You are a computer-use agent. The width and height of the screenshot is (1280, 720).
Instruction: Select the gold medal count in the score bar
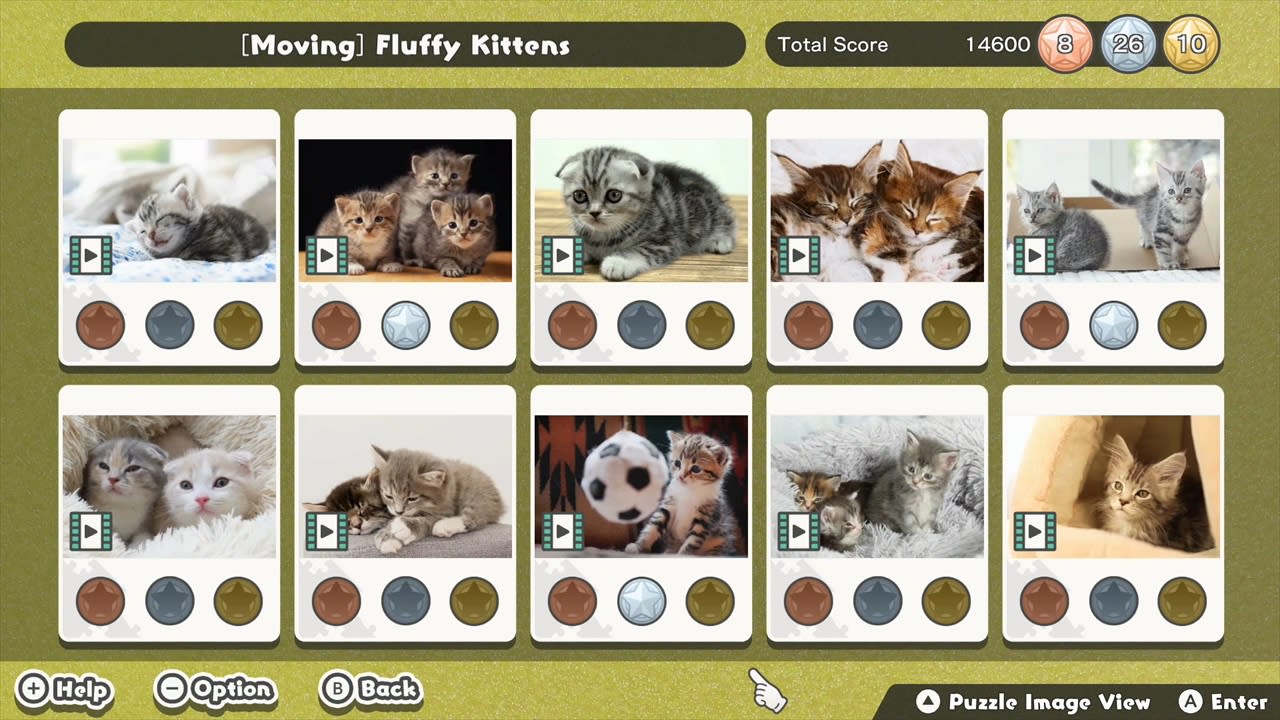pos(1192,44)
